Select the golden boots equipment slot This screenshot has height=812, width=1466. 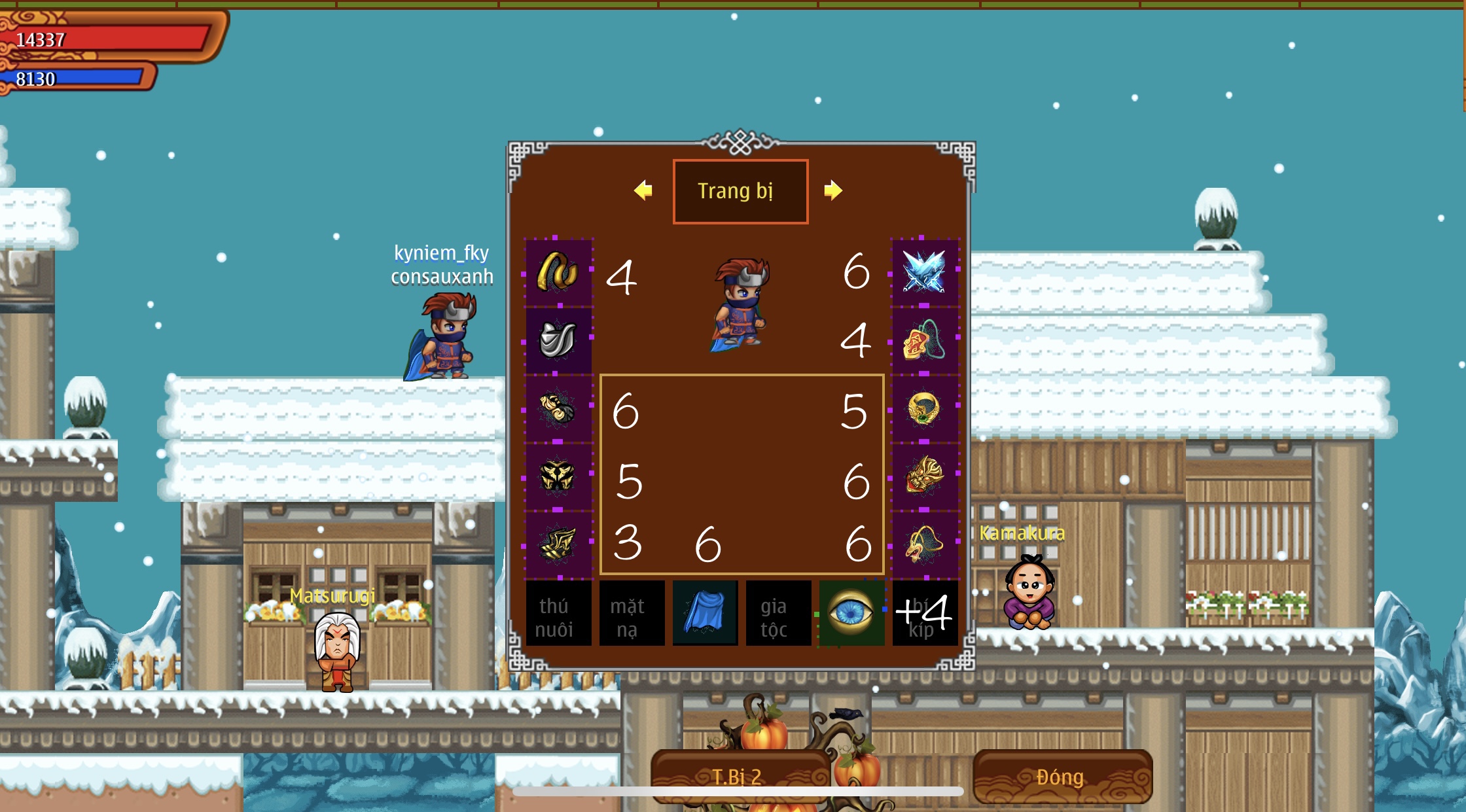[558, 544]
